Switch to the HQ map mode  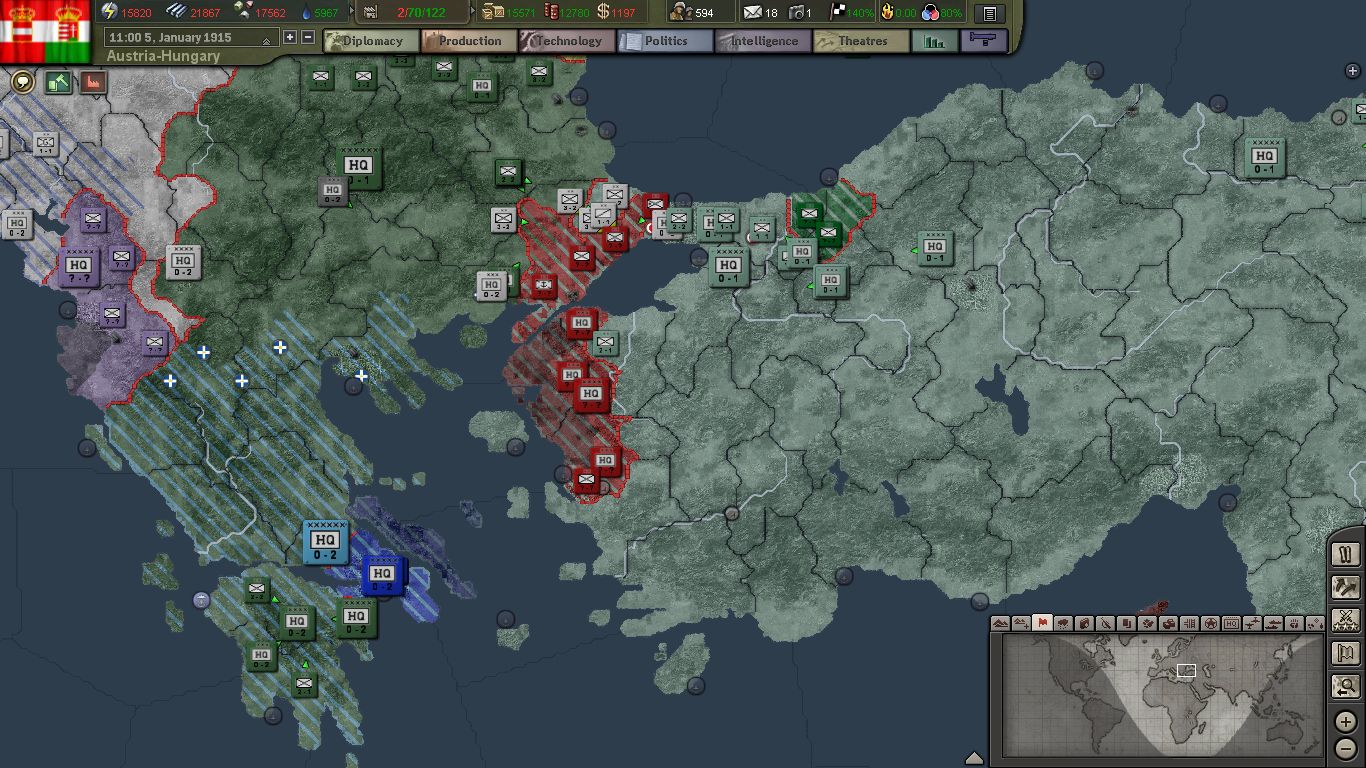coord(1231,623)
